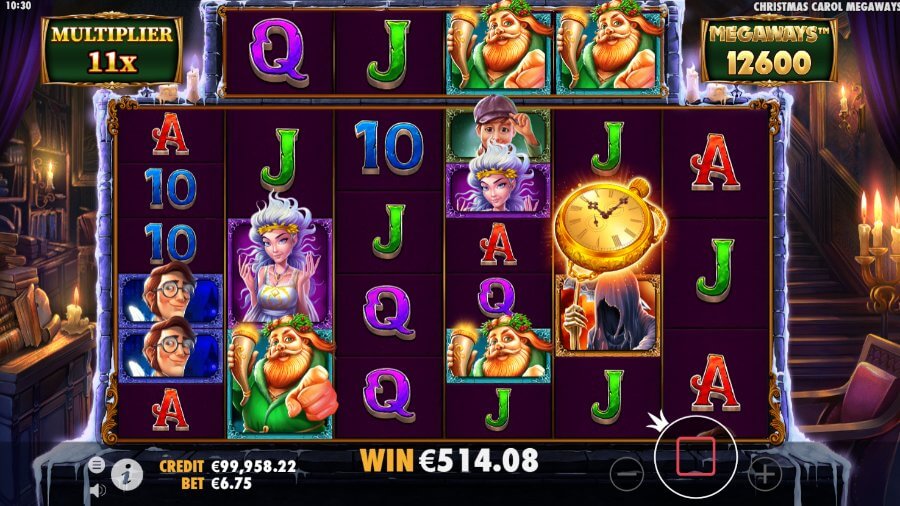The image size is (900, 506).
Task: Toggle the sound speaker icon
Action: [97, 490]
